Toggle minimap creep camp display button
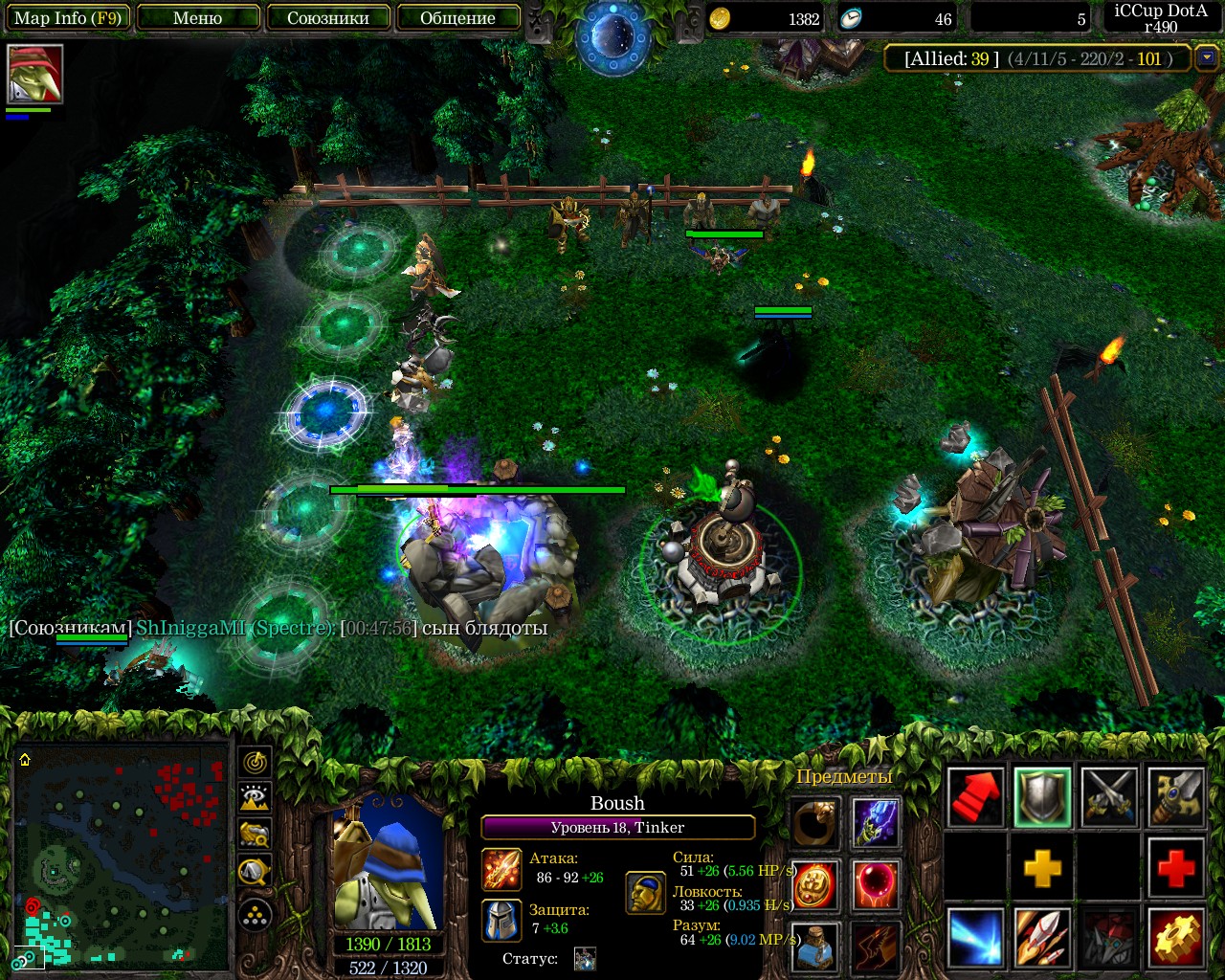The width and height of the screenshot is (1225, 980). tap(255, 870)
